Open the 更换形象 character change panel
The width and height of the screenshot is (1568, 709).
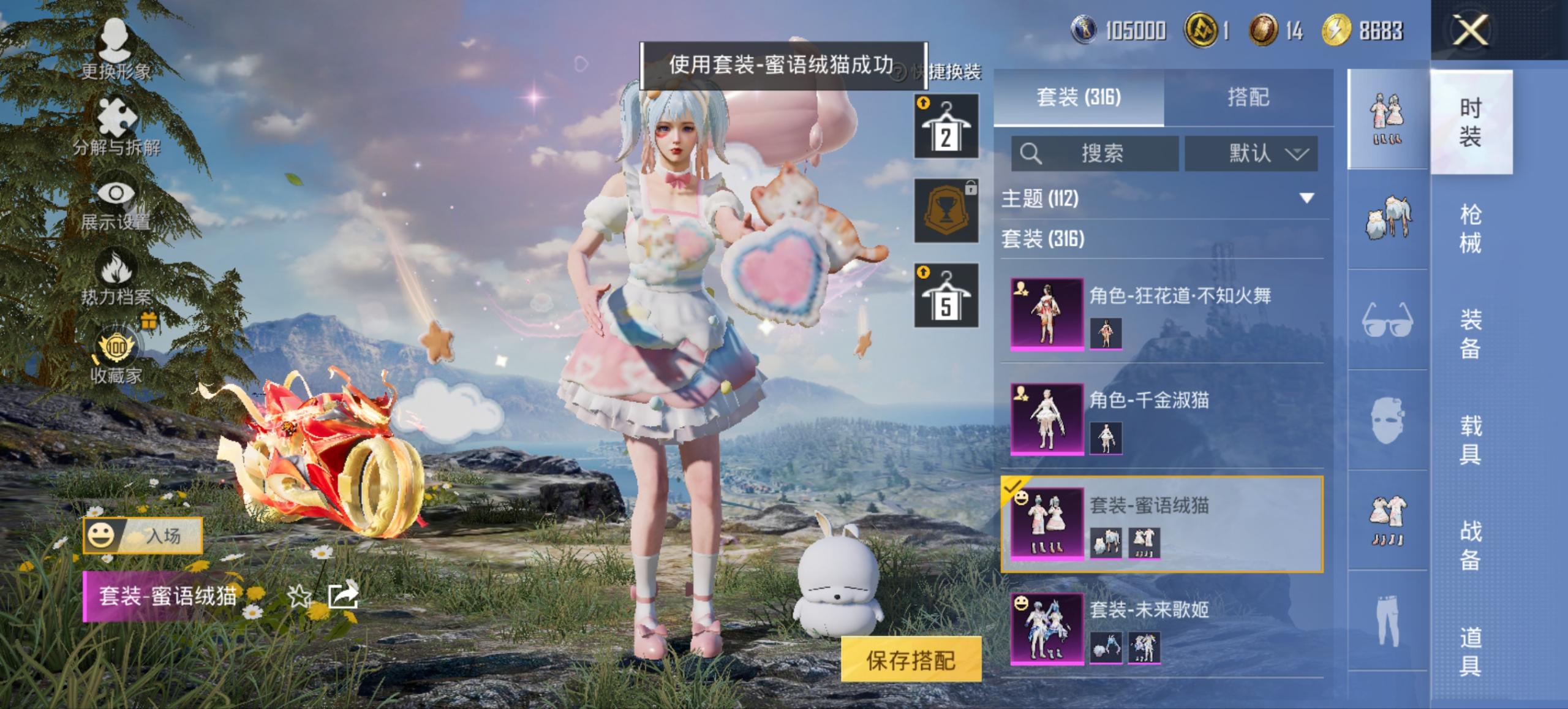point(115,47)
